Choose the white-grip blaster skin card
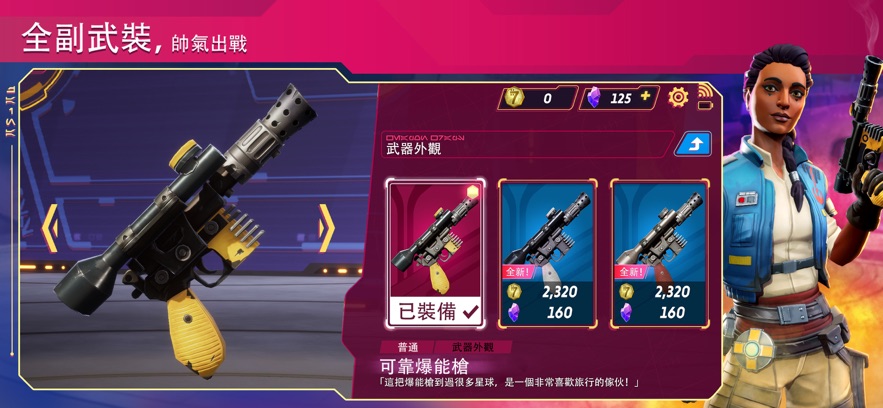The height and width of the screenshot is (408, 883). point(547,253)
